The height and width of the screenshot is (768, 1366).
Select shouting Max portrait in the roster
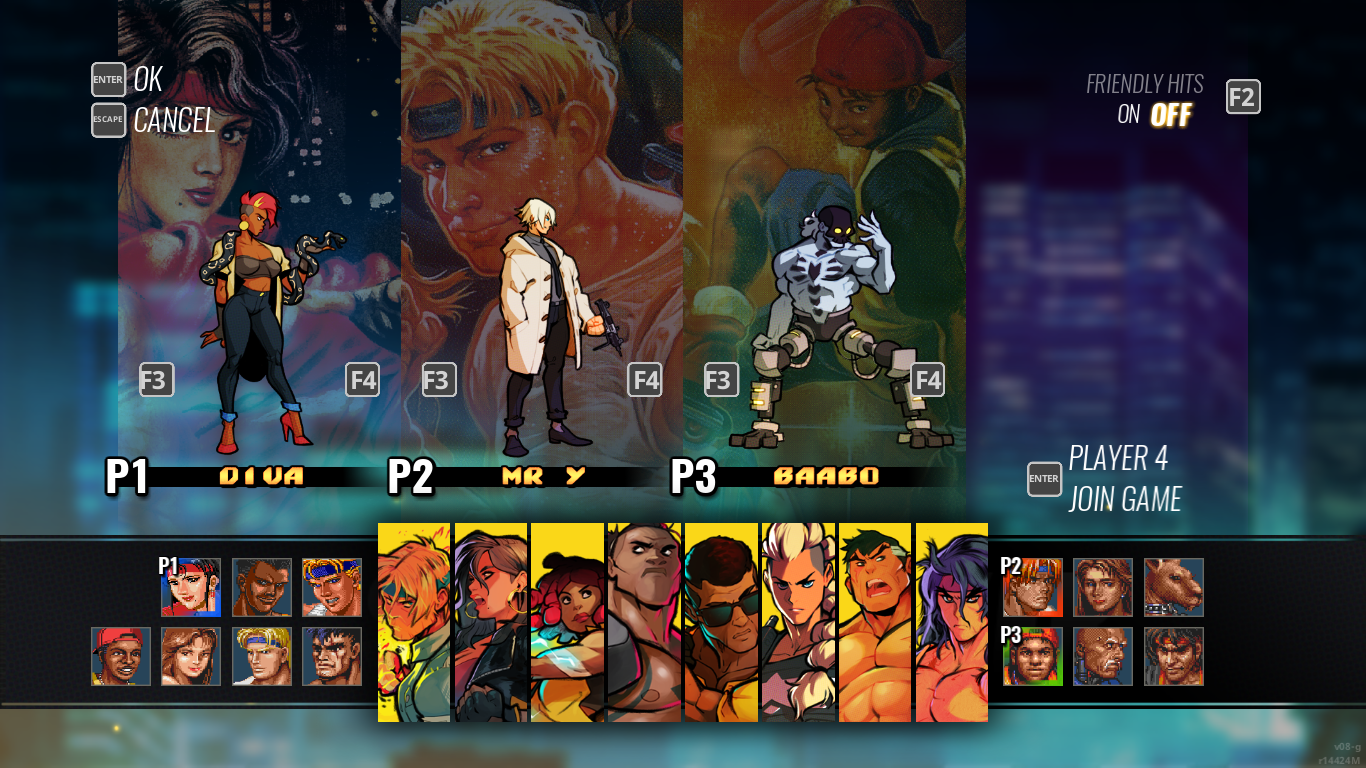click(872, 620)
